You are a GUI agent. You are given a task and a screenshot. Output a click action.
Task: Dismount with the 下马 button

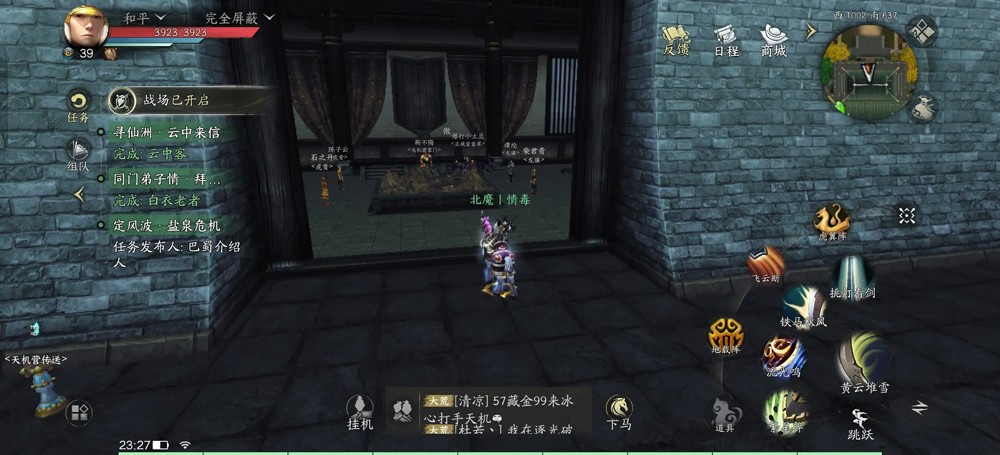pyautogui.click(x=619, y=411)
